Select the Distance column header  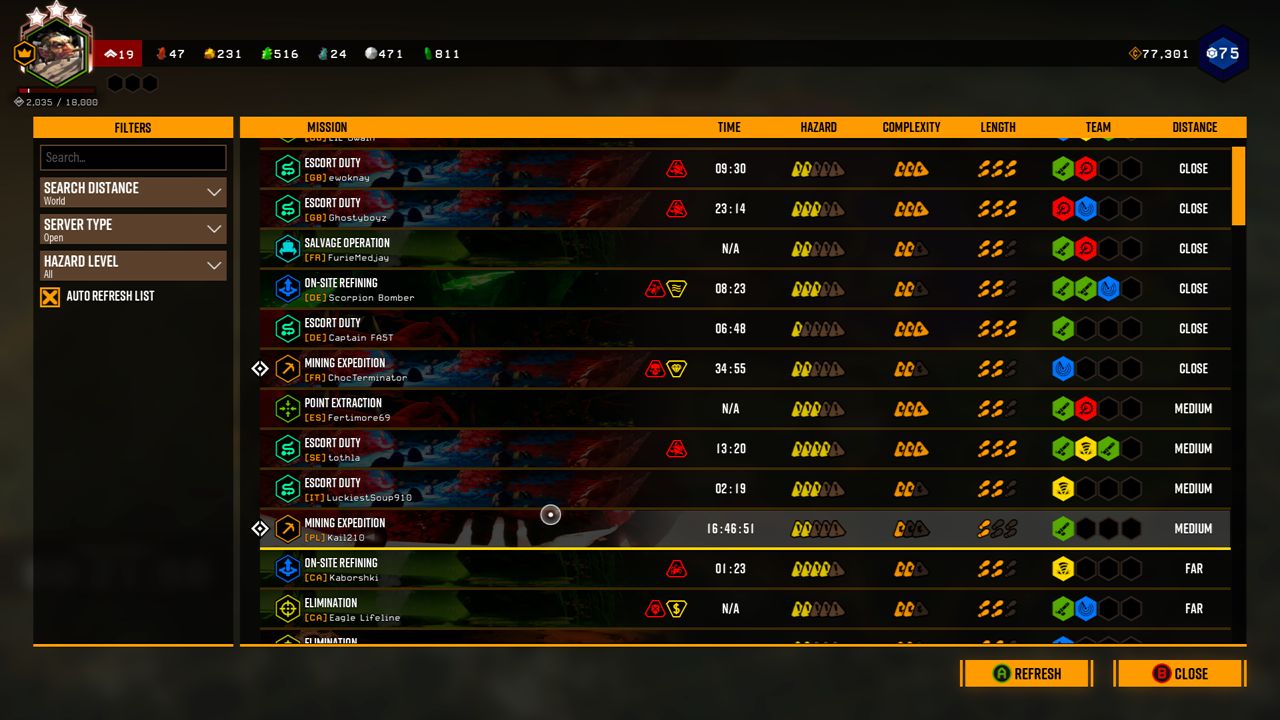point(1193,127)
